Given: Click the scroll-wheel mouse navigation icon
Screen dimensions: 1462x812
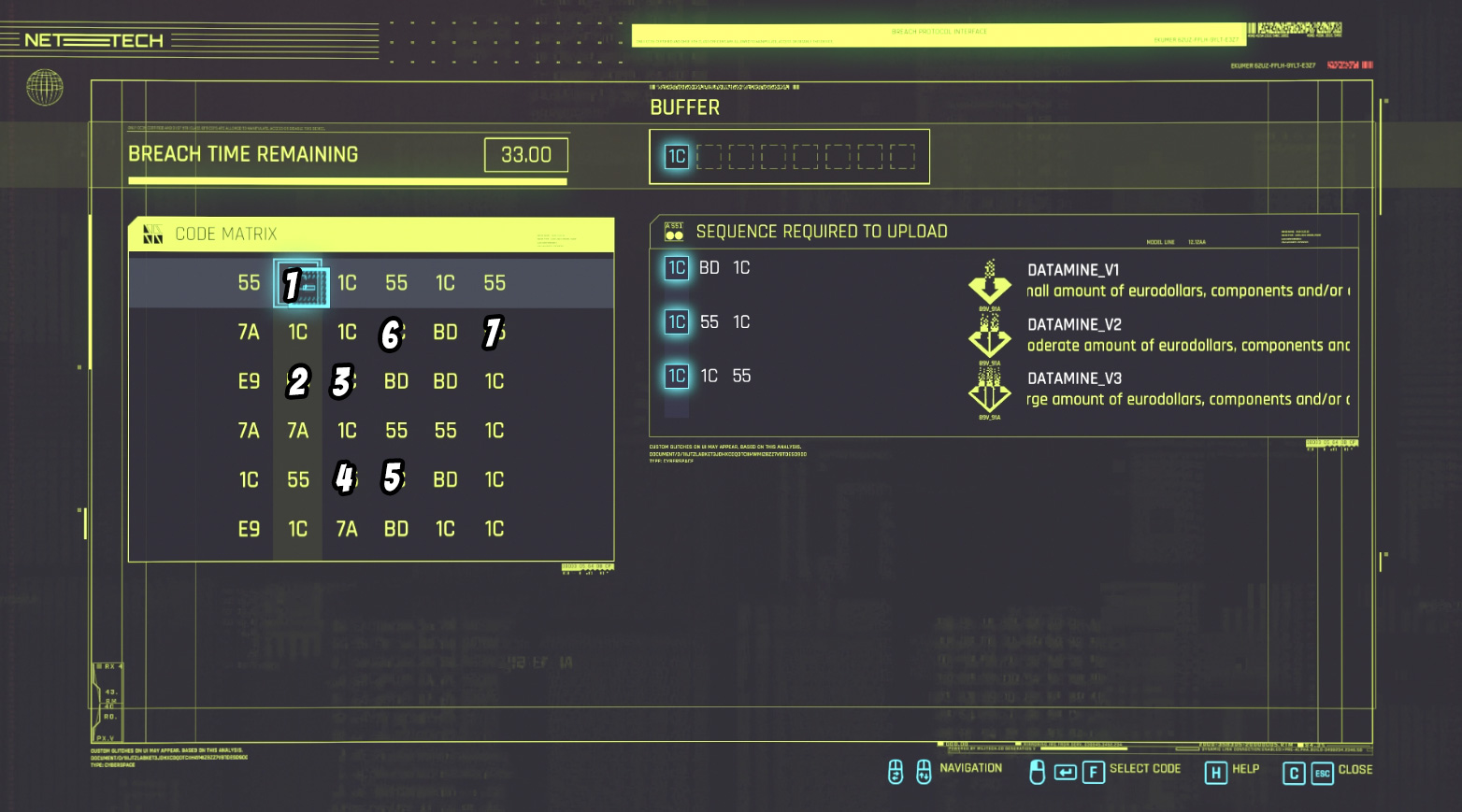Looking at the screenshot, I should pos(895,771).
